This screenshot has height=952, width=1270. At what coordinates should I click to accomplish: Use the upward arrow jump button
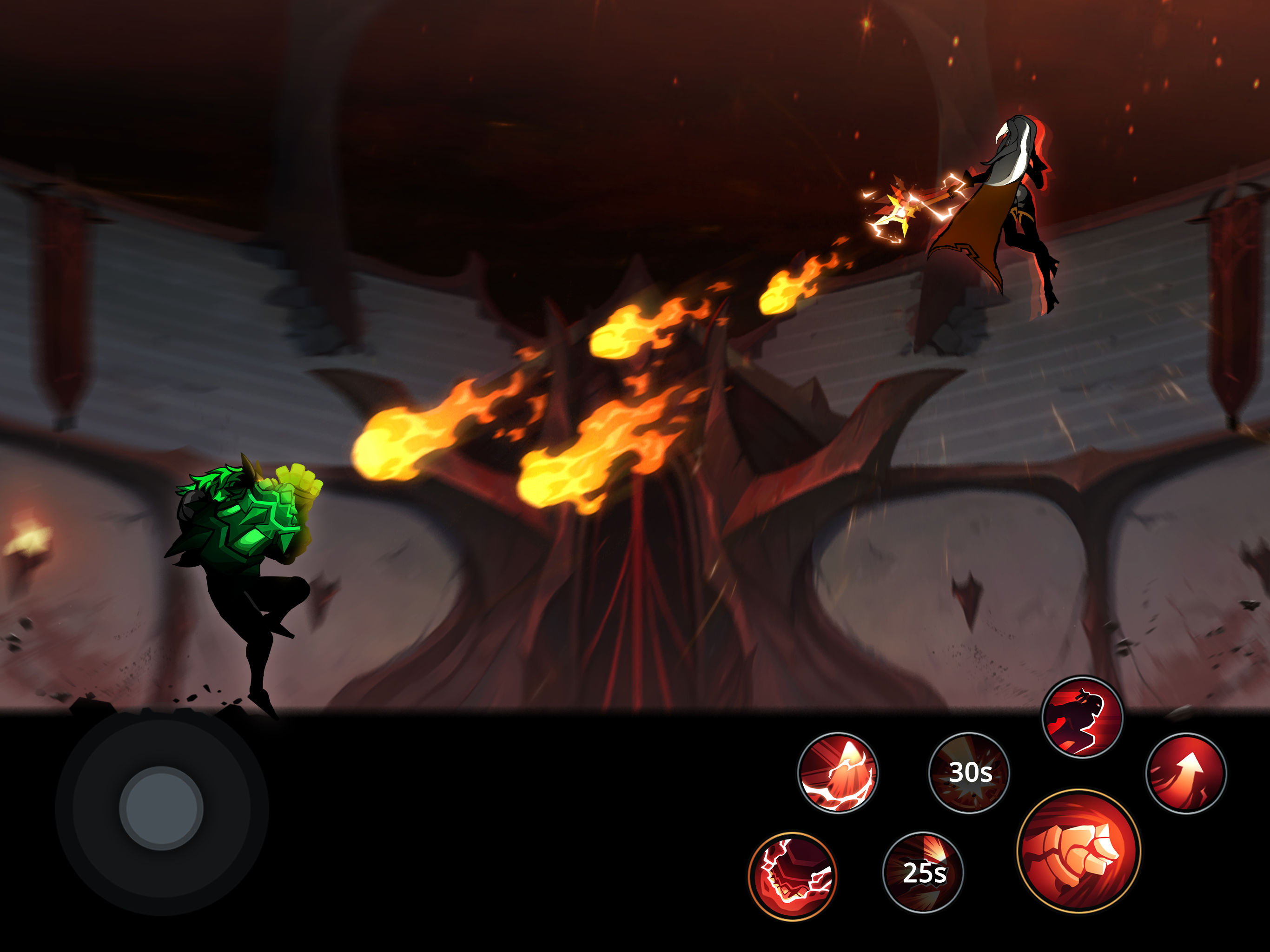pos(1185,773)
